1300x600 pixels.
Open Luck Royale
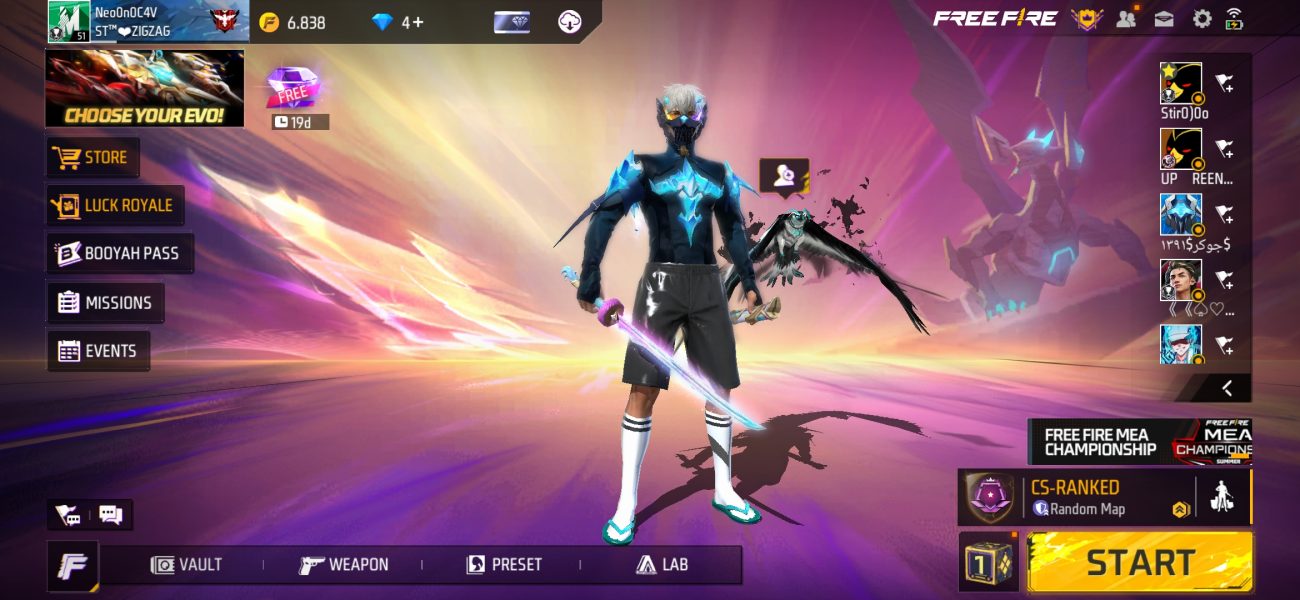click(116, 206)
